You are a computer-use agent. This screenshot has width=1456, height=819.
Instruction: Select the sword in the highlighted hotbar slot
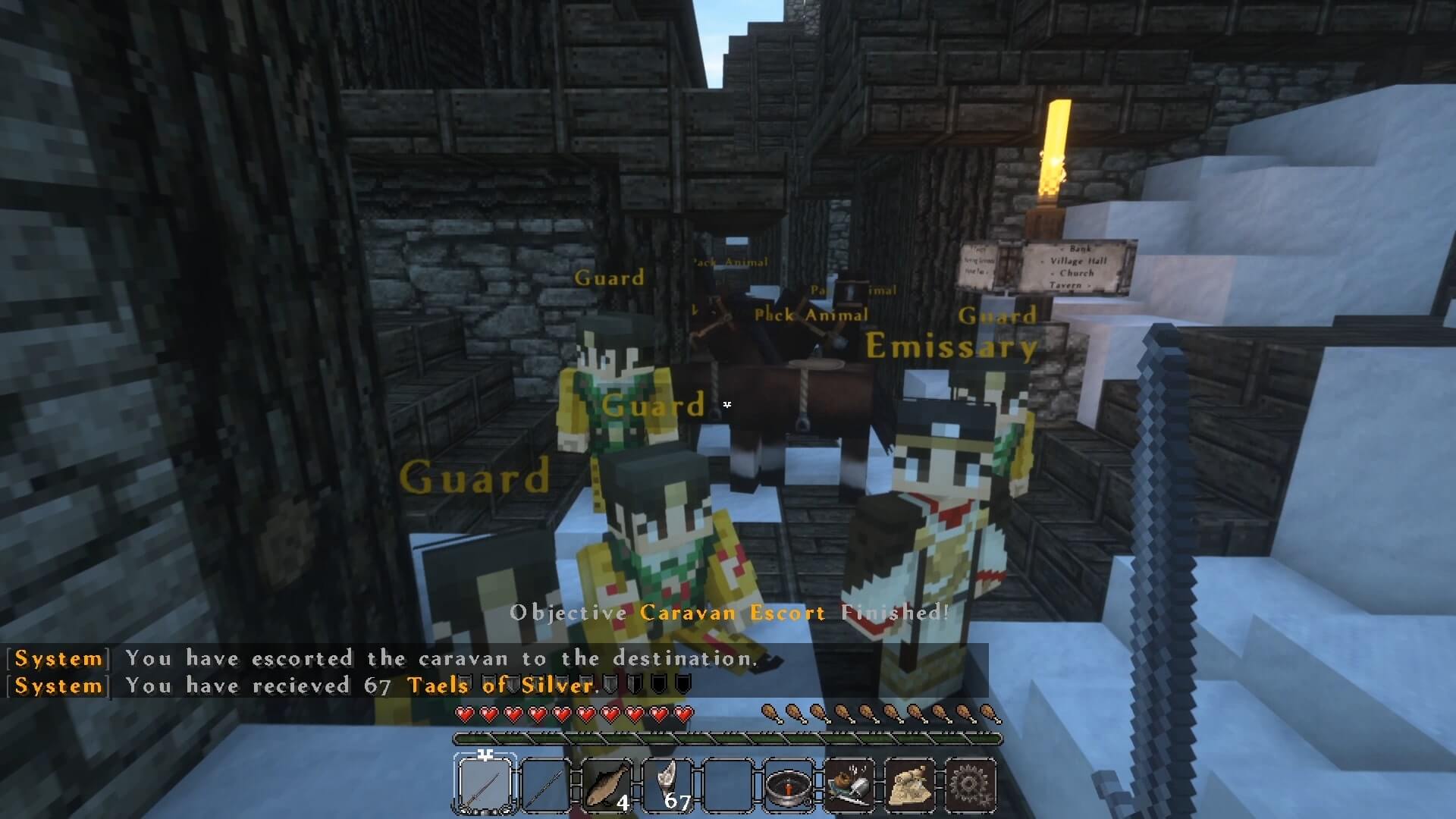(485, 784)
